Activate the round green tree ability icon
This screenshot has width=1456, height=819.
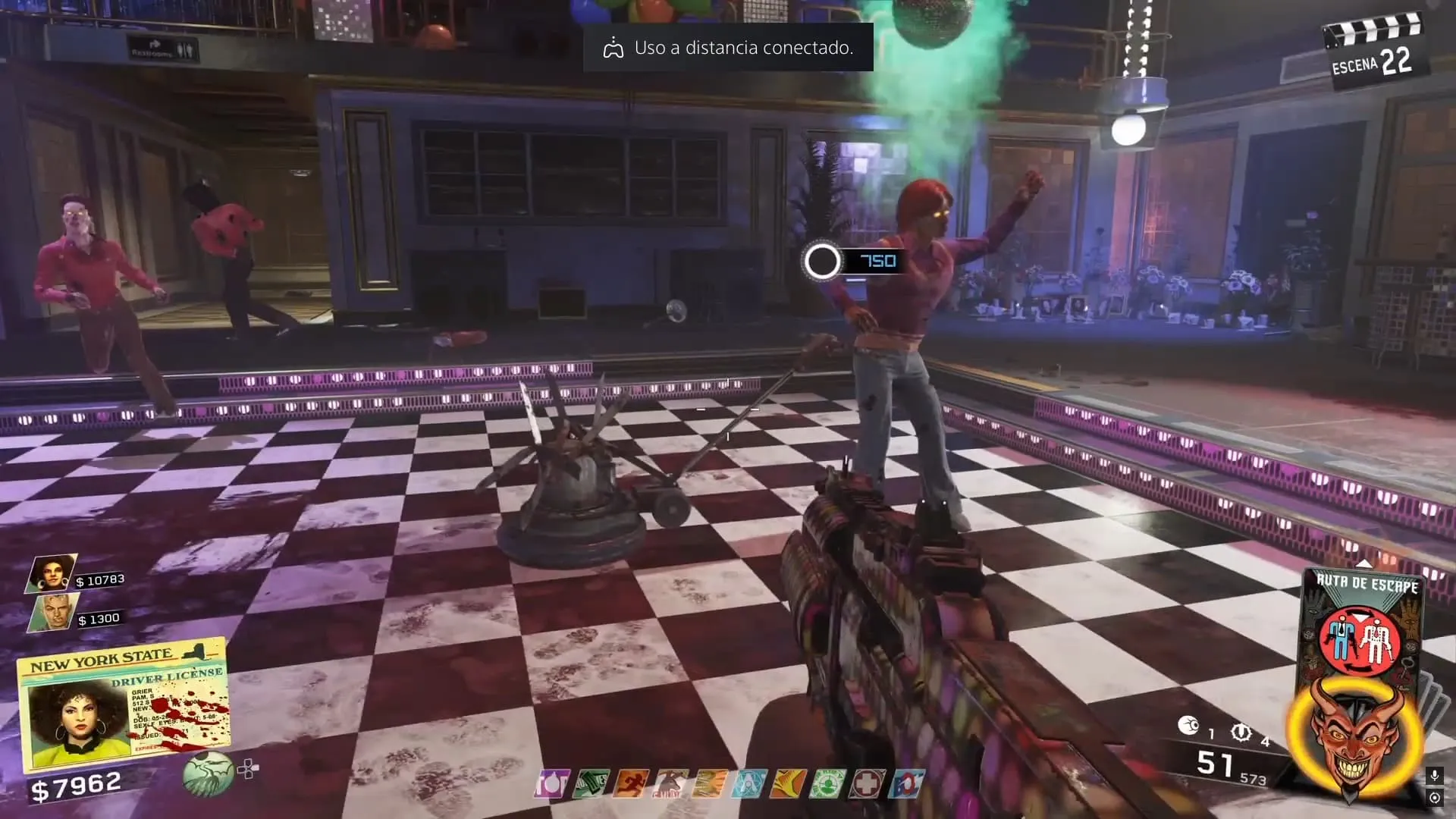pos(207,773)
